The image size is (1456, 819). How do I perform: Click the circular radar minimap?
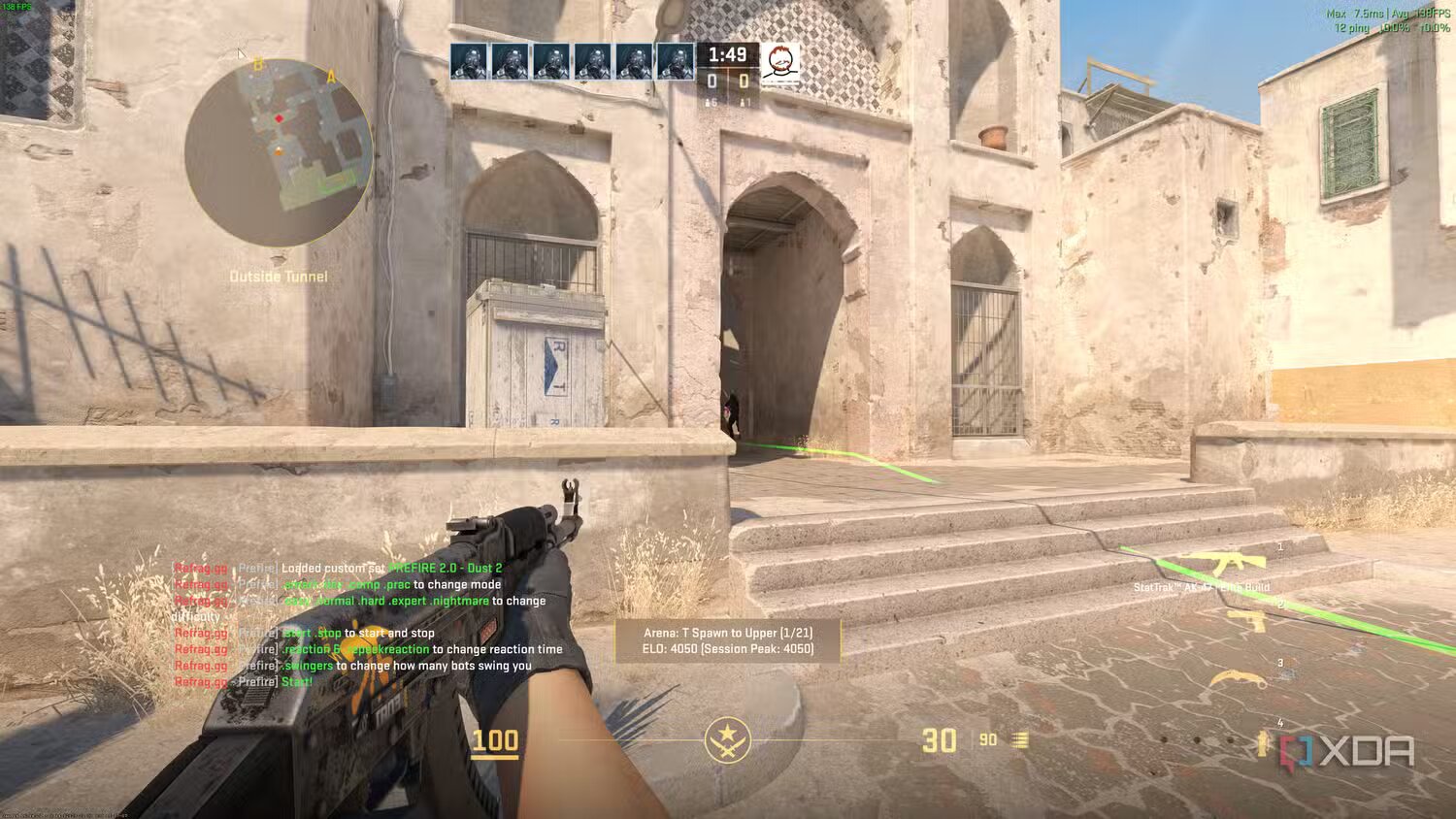click(279, 151)
